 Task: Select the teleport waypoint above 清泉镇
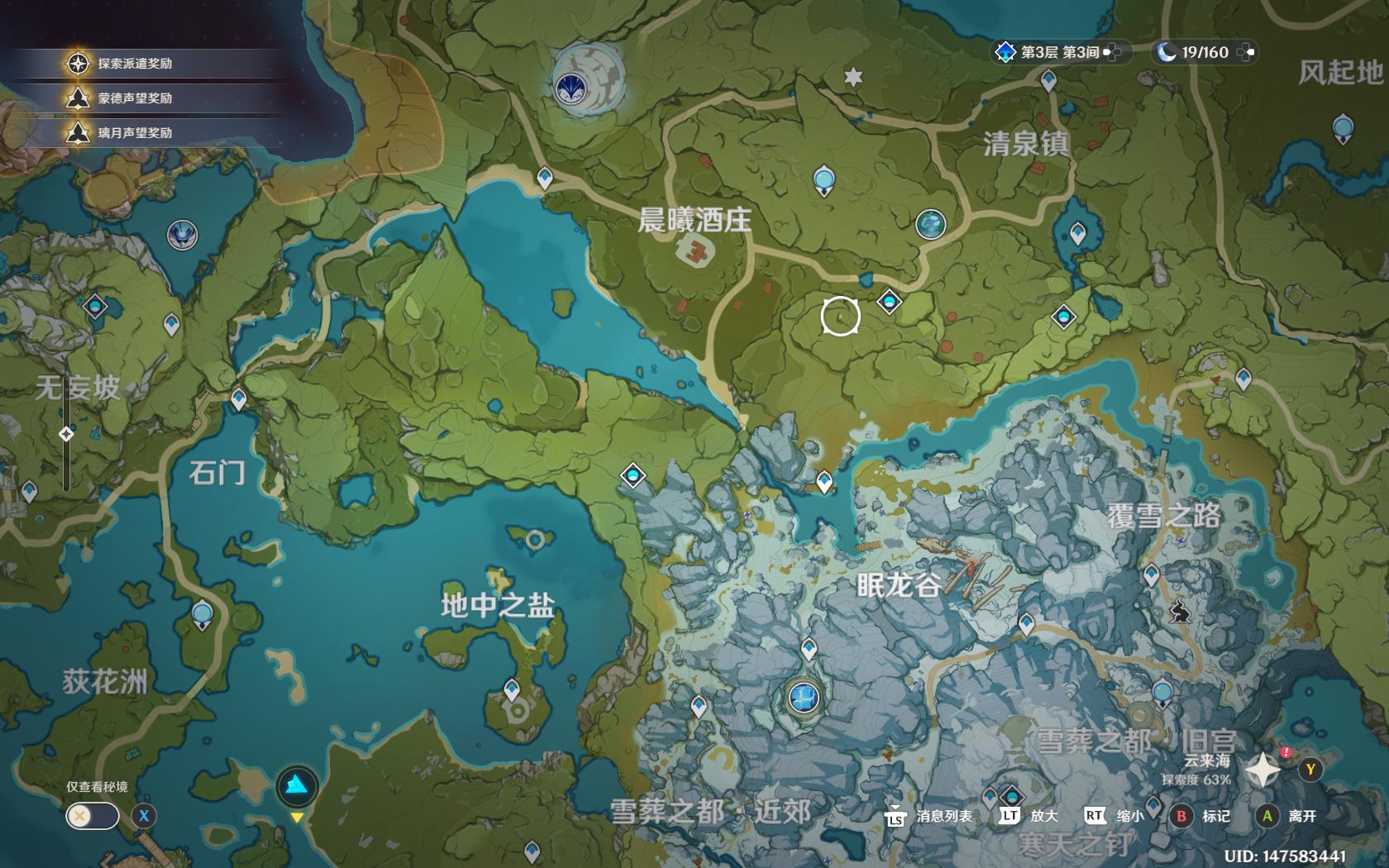click(1048, 80)
